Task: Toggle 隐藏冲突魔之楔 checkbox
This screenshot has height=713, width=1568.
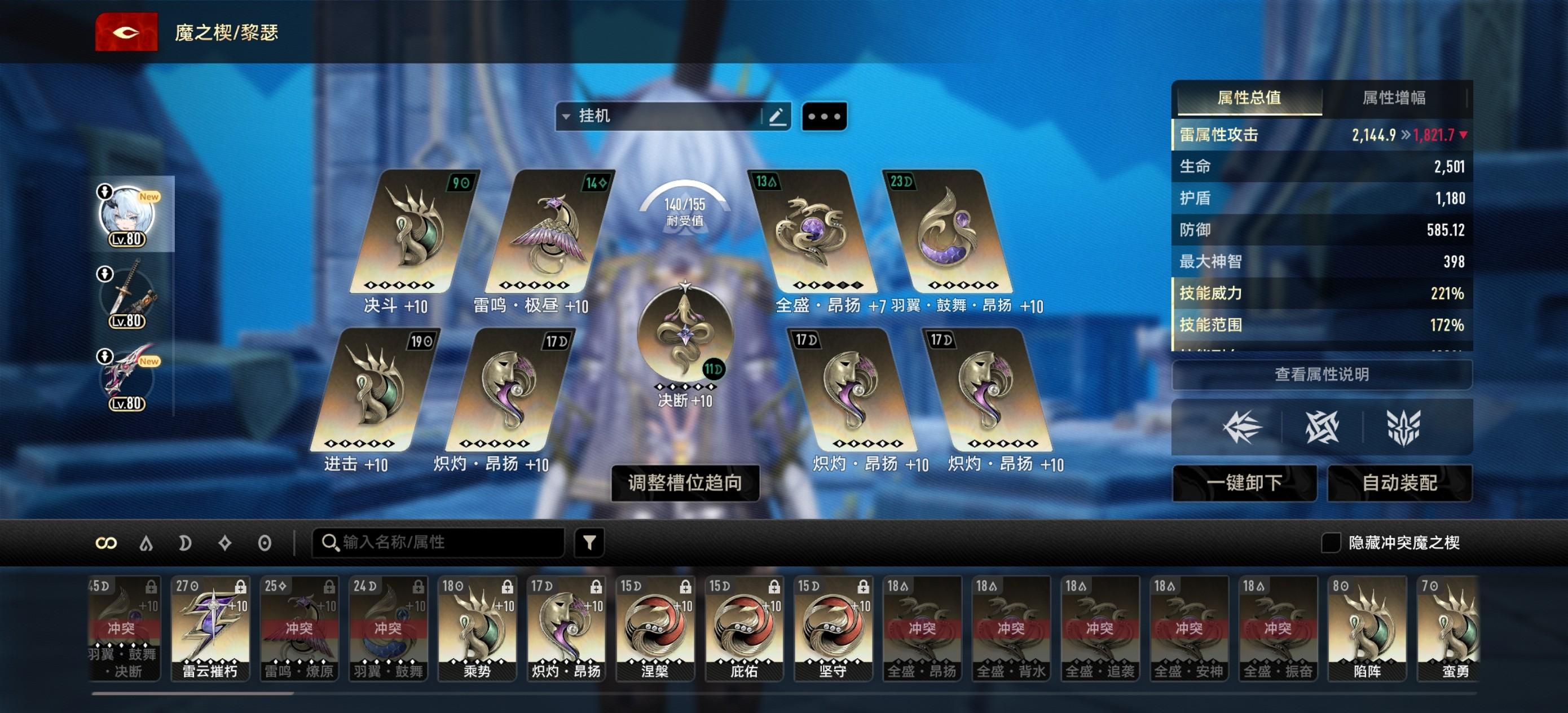Action: pyautogui.click(x=1331, y=543)
